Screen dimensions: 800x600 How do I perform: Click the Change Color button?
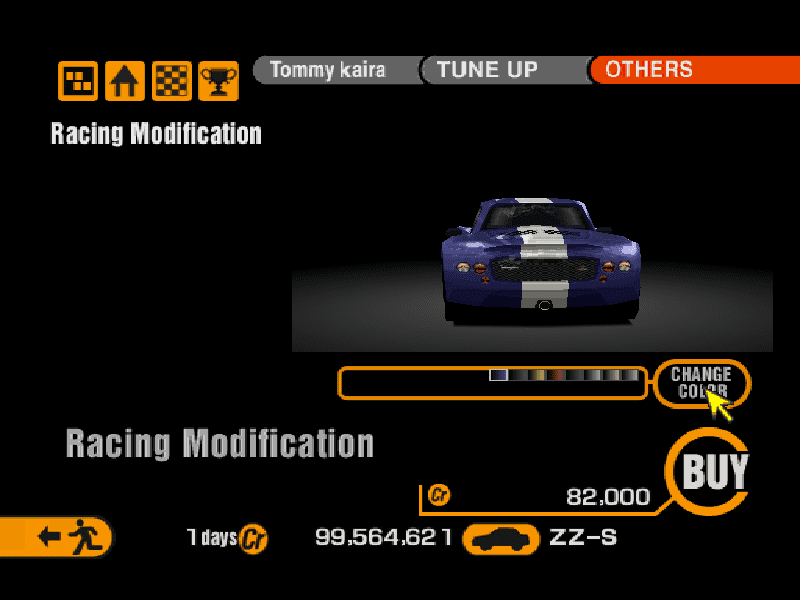[701, 382]
